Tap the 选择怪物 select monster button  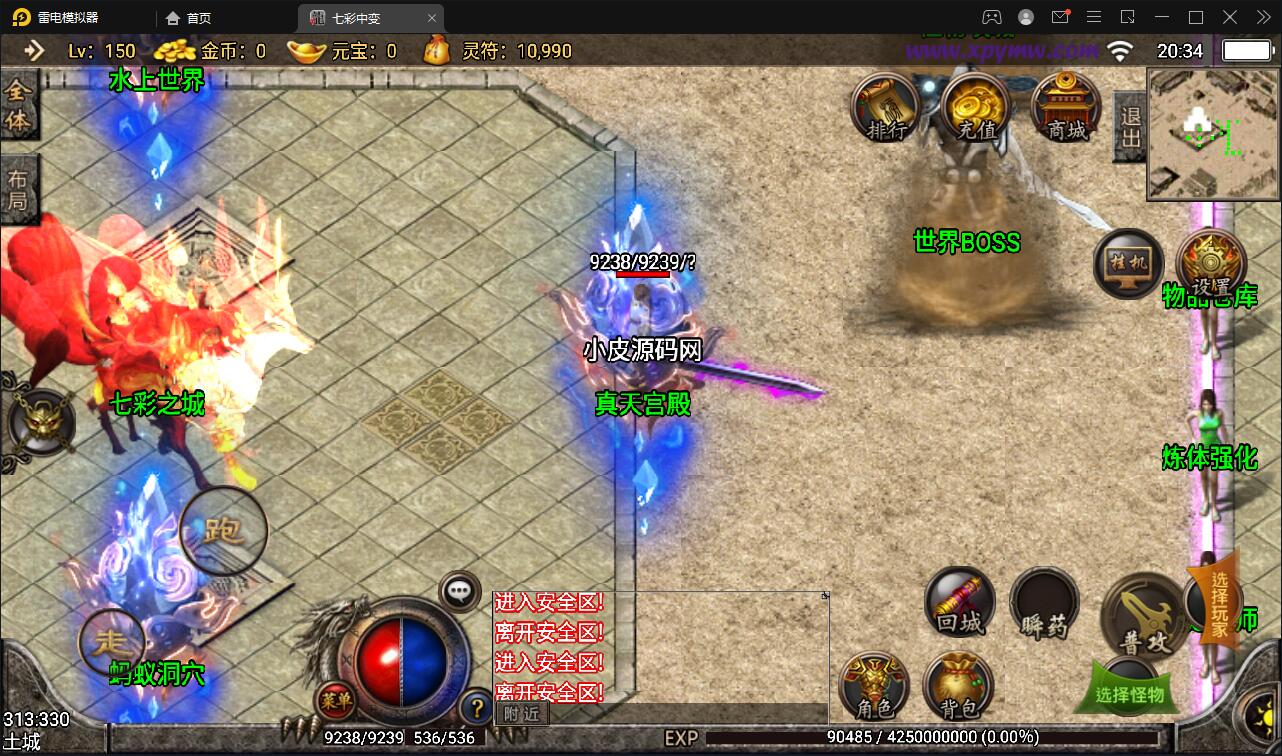coord(1131,689)
